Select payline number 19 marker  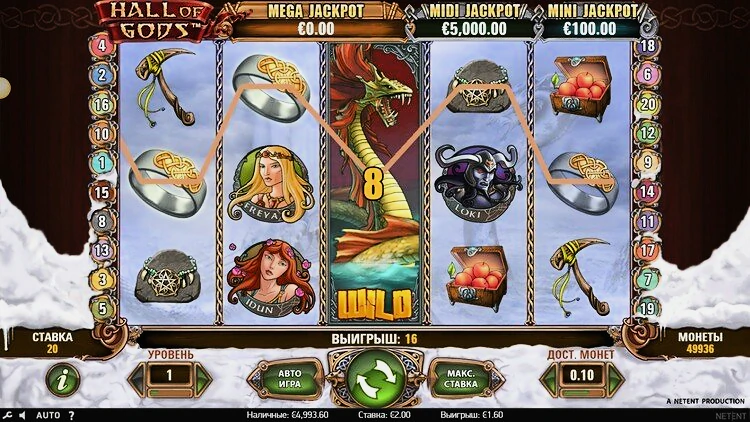click(648, 309)
